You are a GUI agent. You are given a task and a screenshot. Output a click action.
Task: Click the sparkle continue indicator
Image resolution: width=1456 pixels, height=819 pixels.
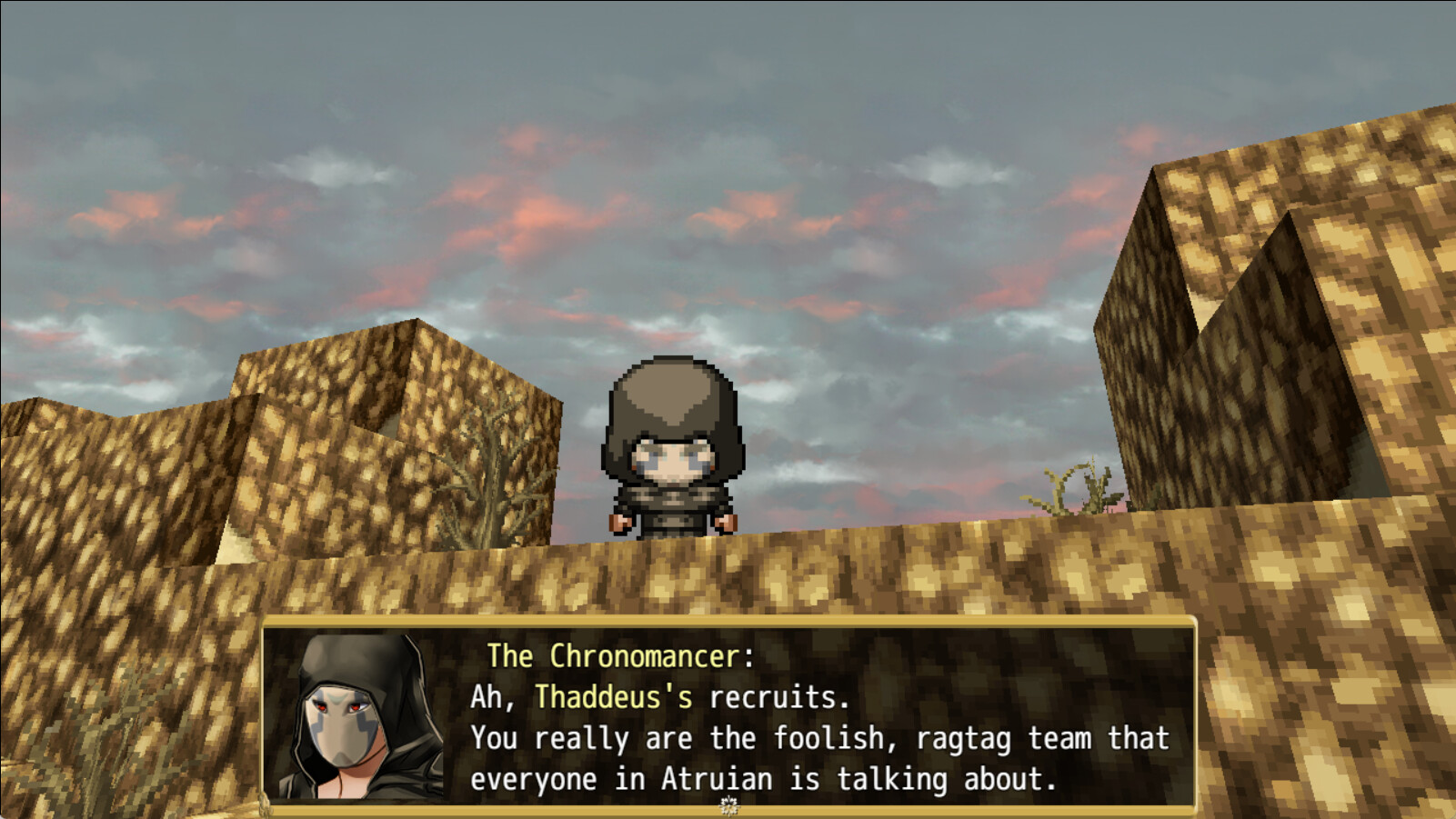click(x=728, y=805)
